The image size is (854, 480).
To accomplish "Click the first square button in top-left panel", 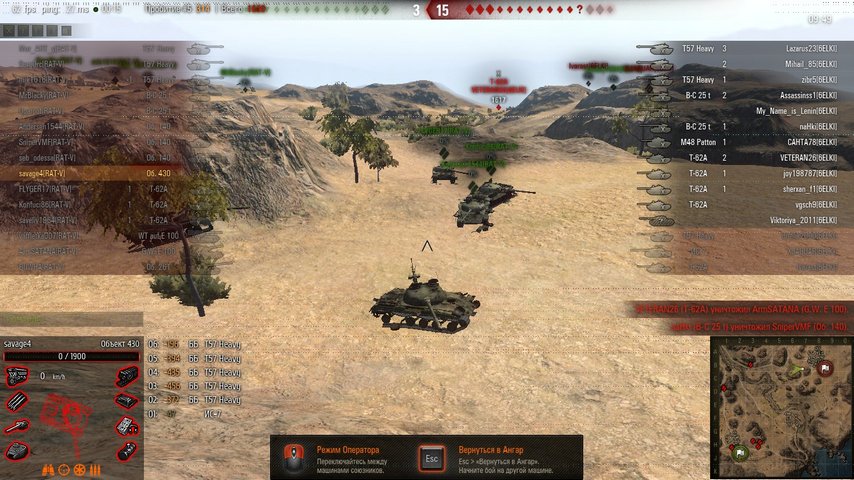I will click(x=8, y=31).
